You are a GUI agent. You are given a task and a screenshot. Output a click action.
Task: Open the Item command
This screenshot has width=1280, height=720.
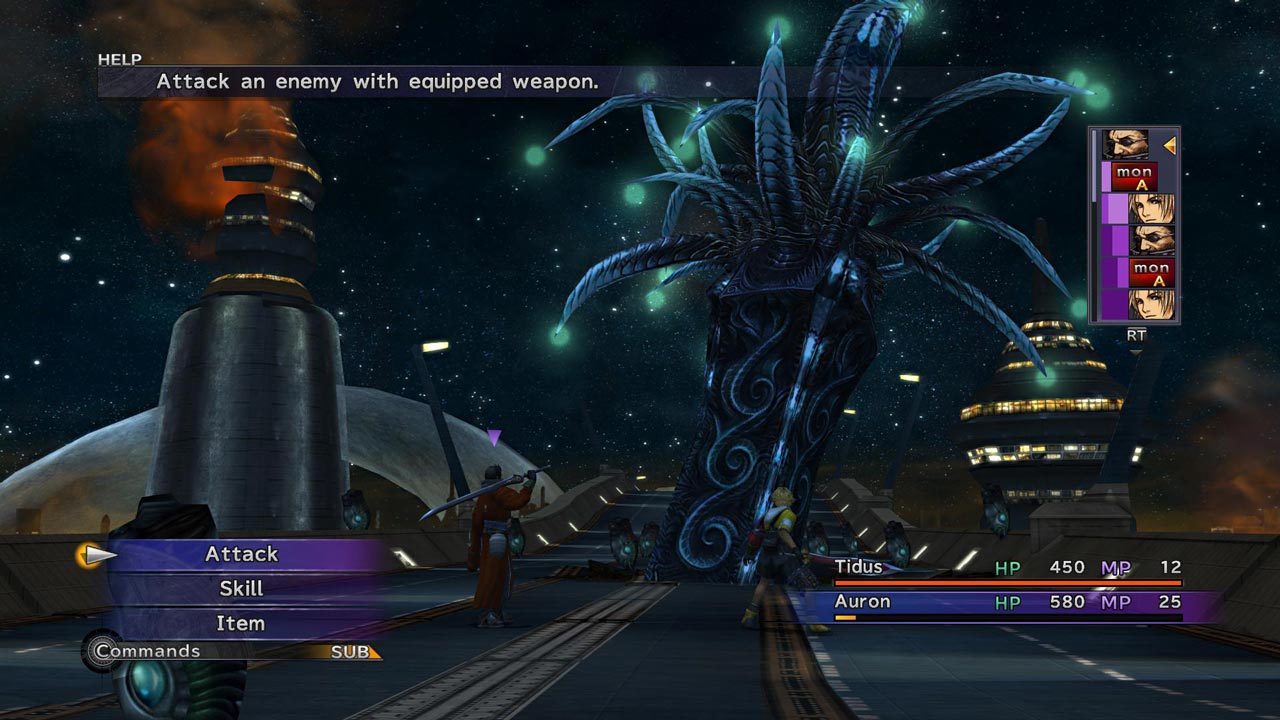click(x=241, y=624)
